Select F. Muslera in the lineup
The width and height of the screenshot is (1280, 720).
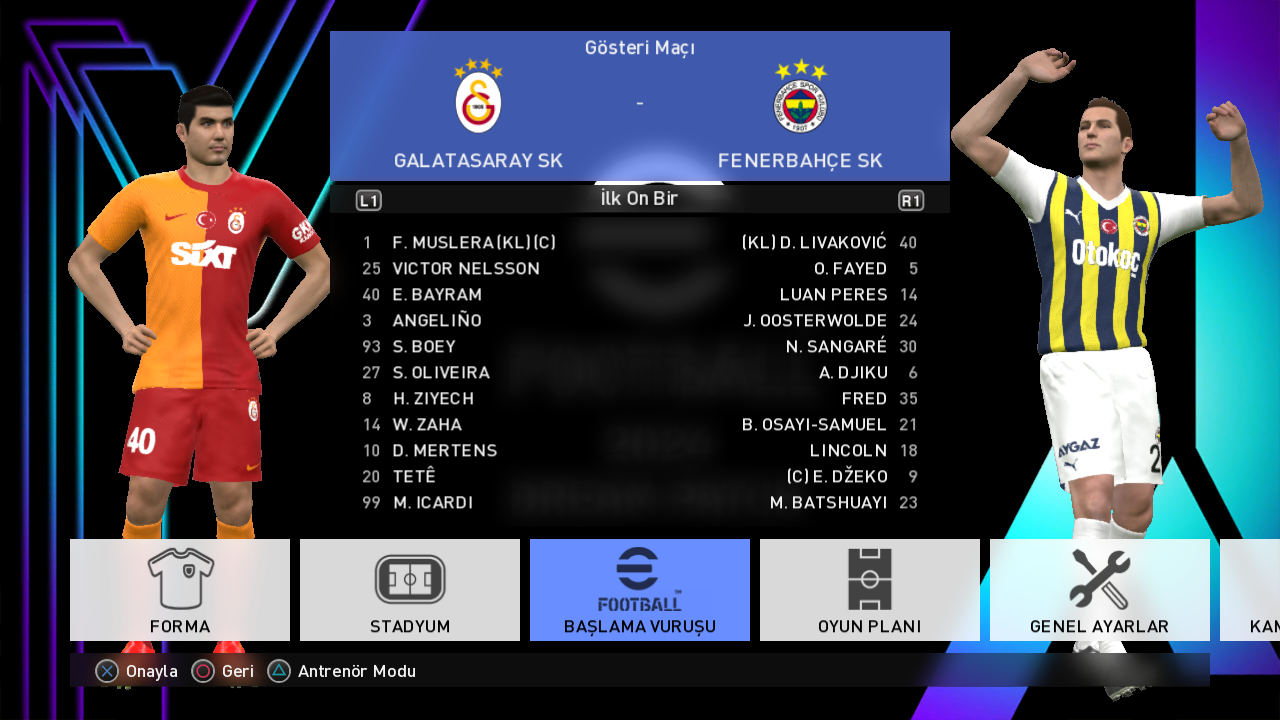click(474, 243)
